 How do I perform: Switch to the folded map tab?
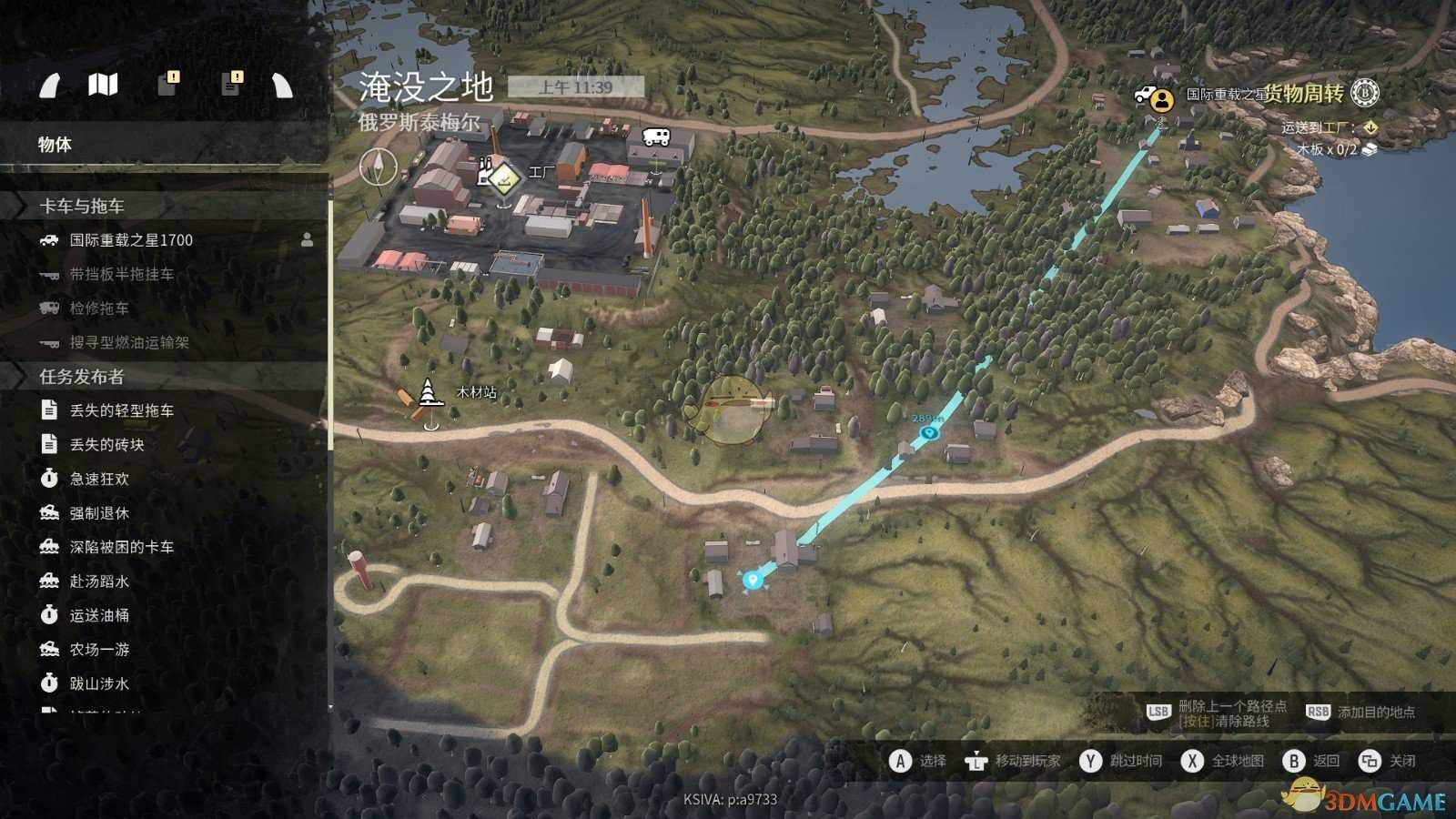click(103, 85)
